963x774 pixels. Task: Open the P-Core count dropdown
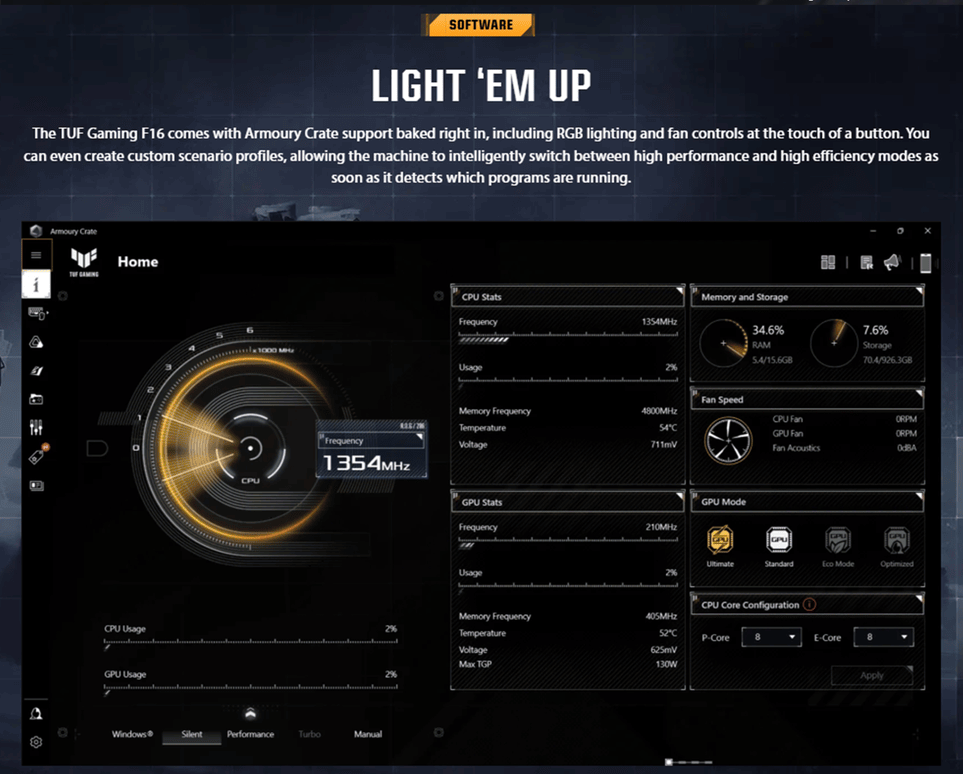click(x=771, y=637)
